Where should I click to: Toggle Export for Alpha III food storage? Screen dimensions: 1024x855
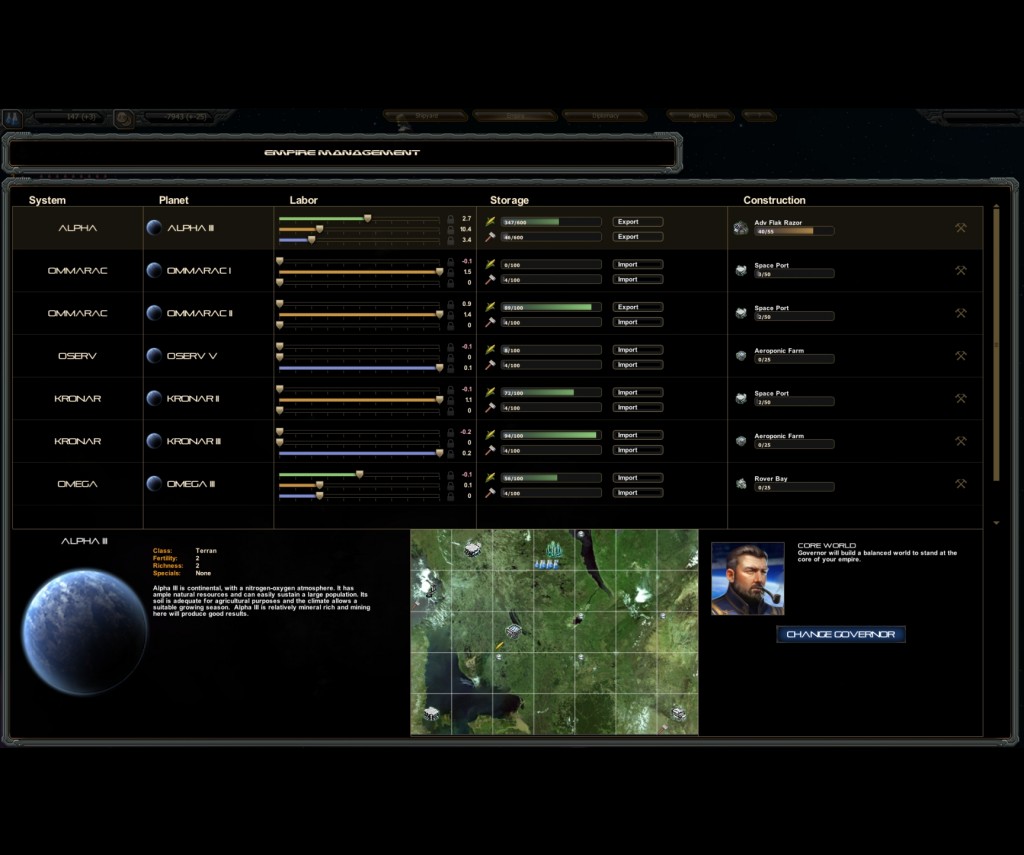pyautogui.click(x=637, y=222)
